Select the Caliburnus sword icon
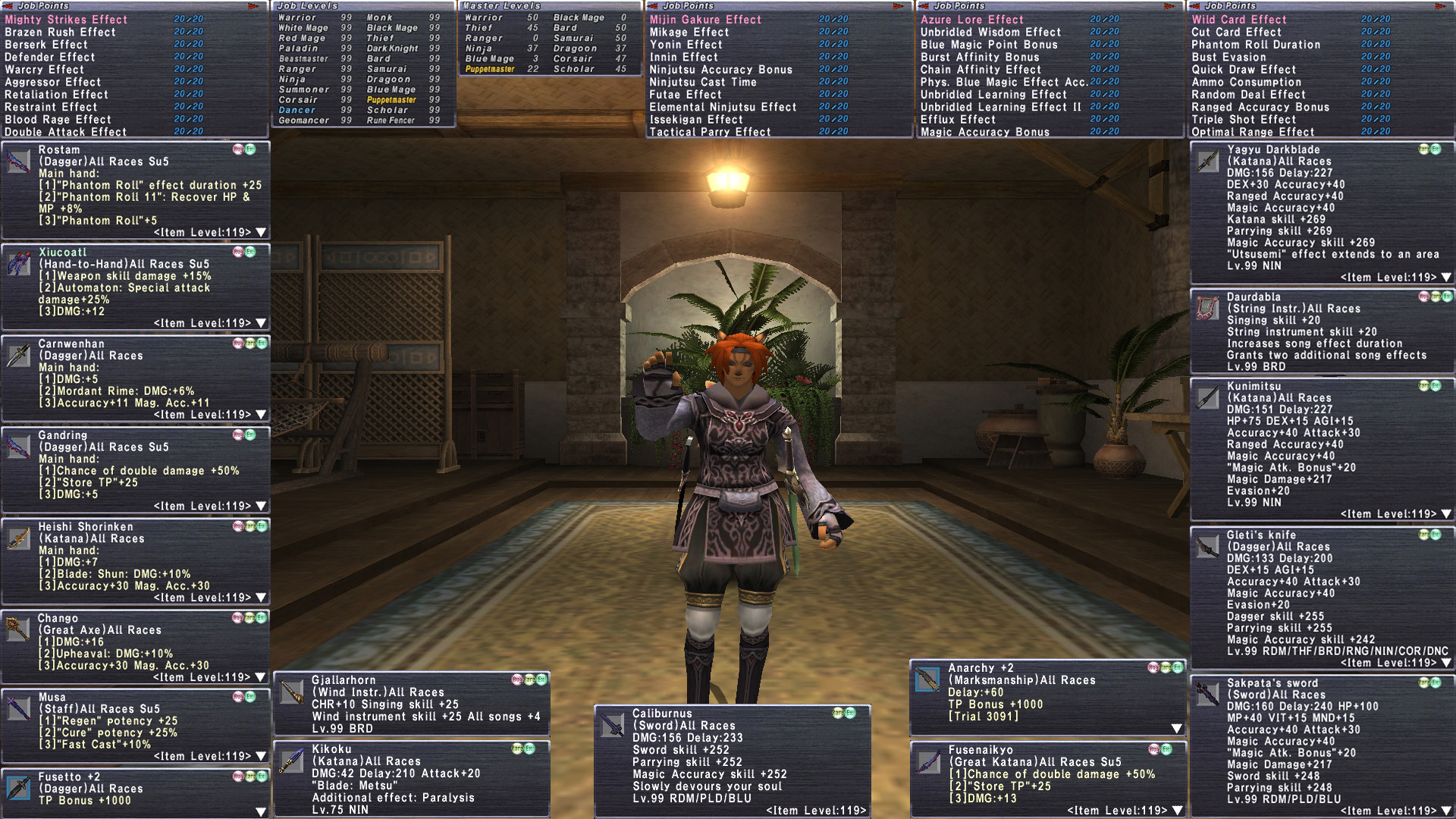This screenshot has width=1456, height=819. pos(612,725)
